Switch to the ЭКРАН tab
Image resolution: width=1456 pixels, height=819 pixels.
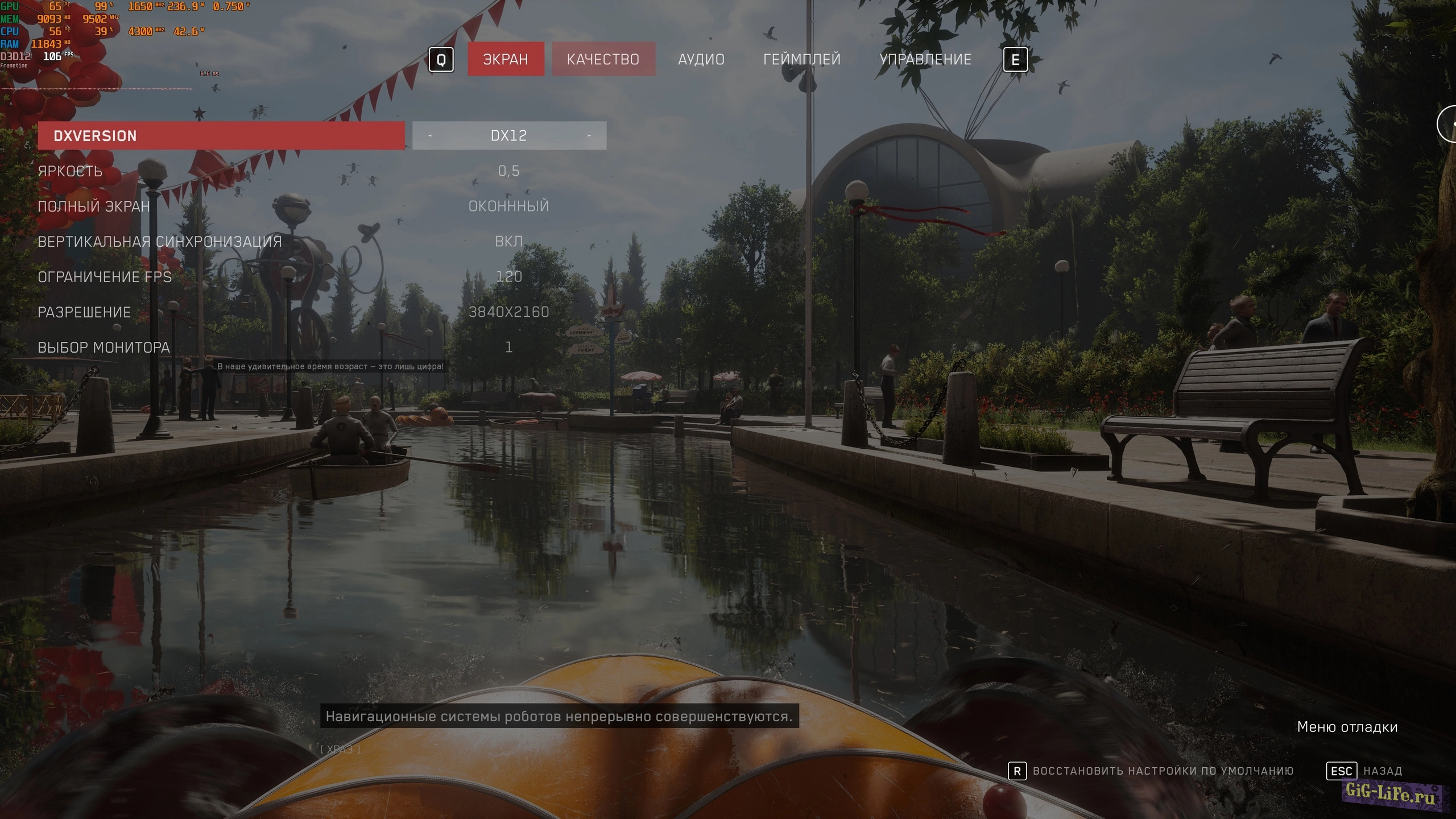coord(506,59)
